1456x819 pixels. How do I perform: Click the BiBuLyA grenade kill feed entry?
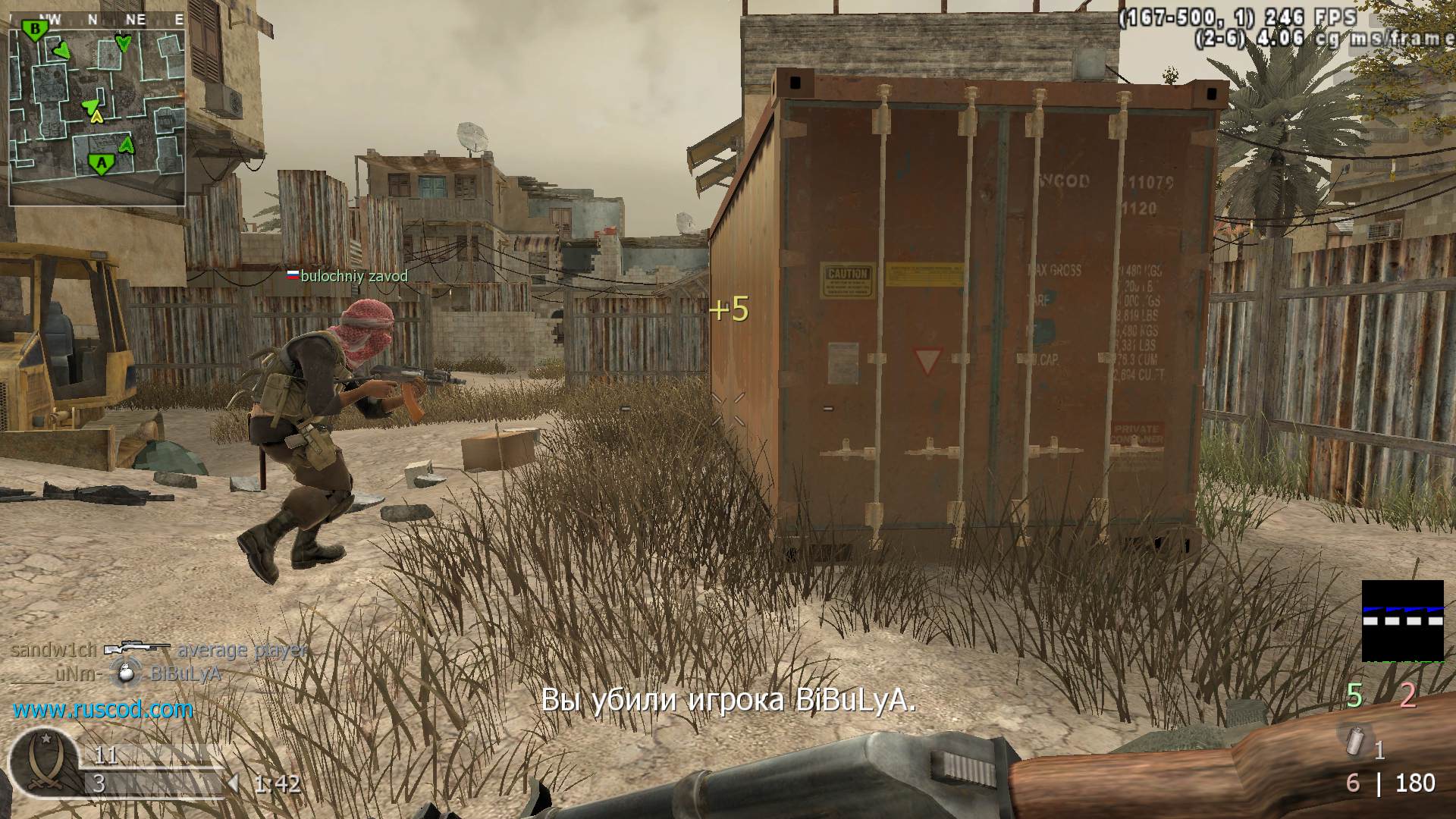point(116,673)
